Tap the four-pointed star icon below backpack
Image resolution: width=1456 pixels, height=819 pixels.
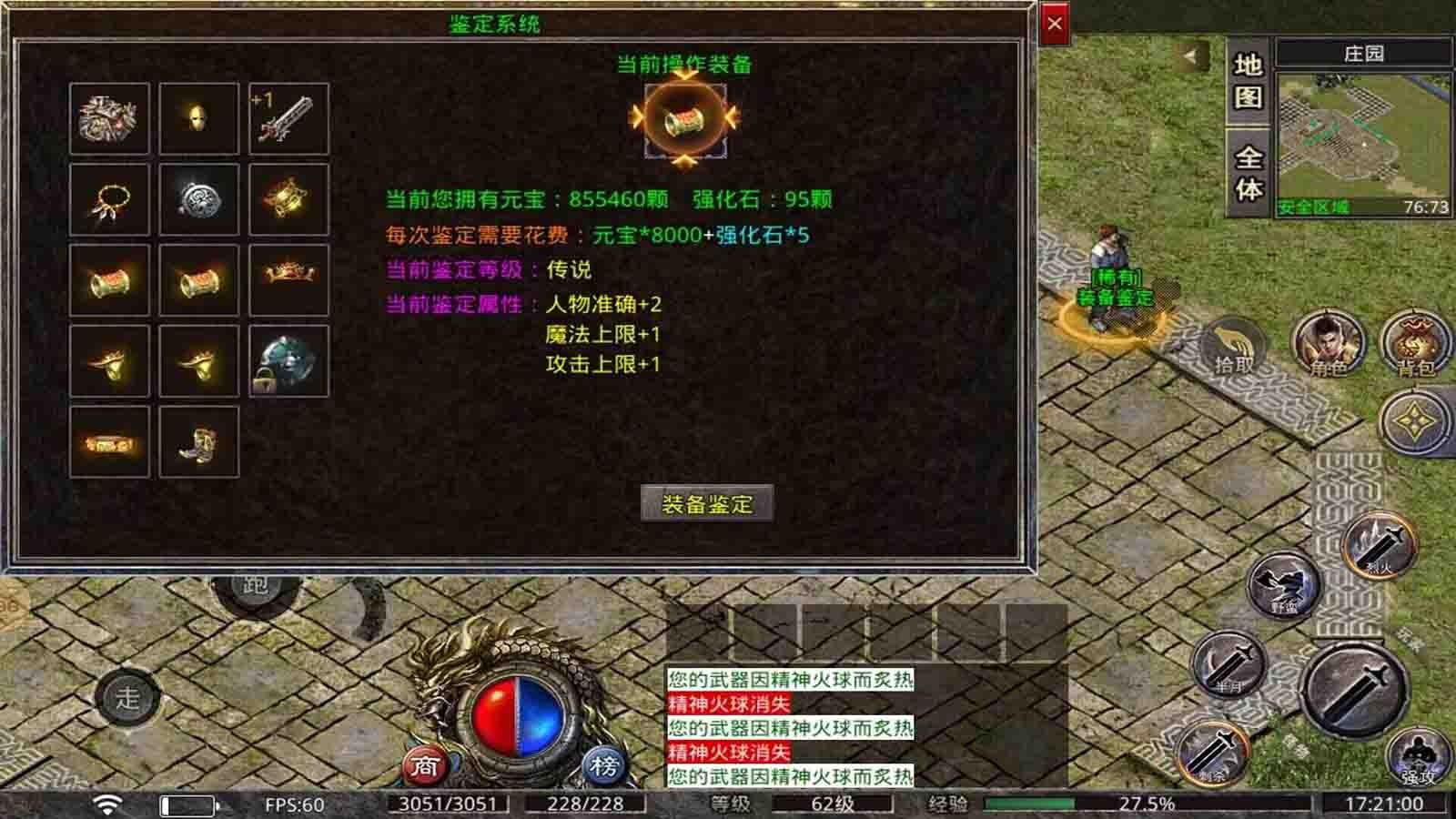click(1413, 421)
